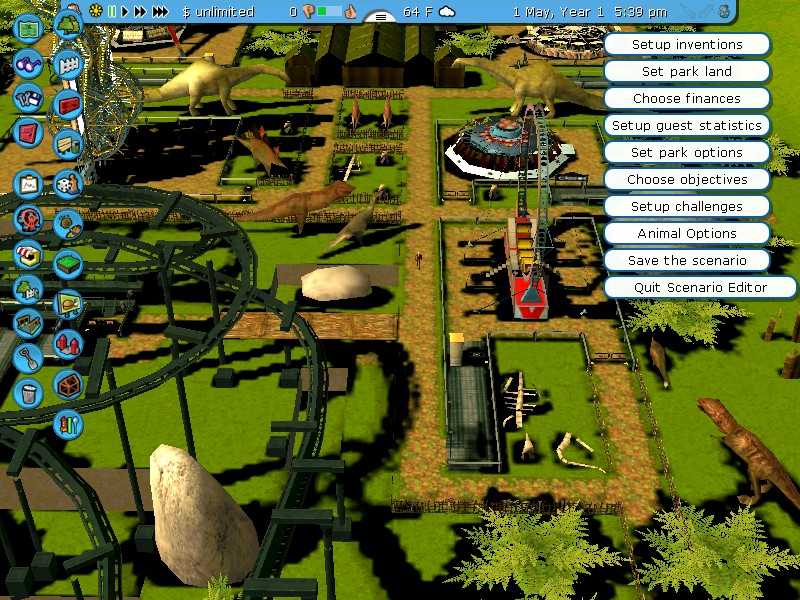This screenshot has height=600, width=800.
Task: Save the scenario
Action: click(686, 261)
